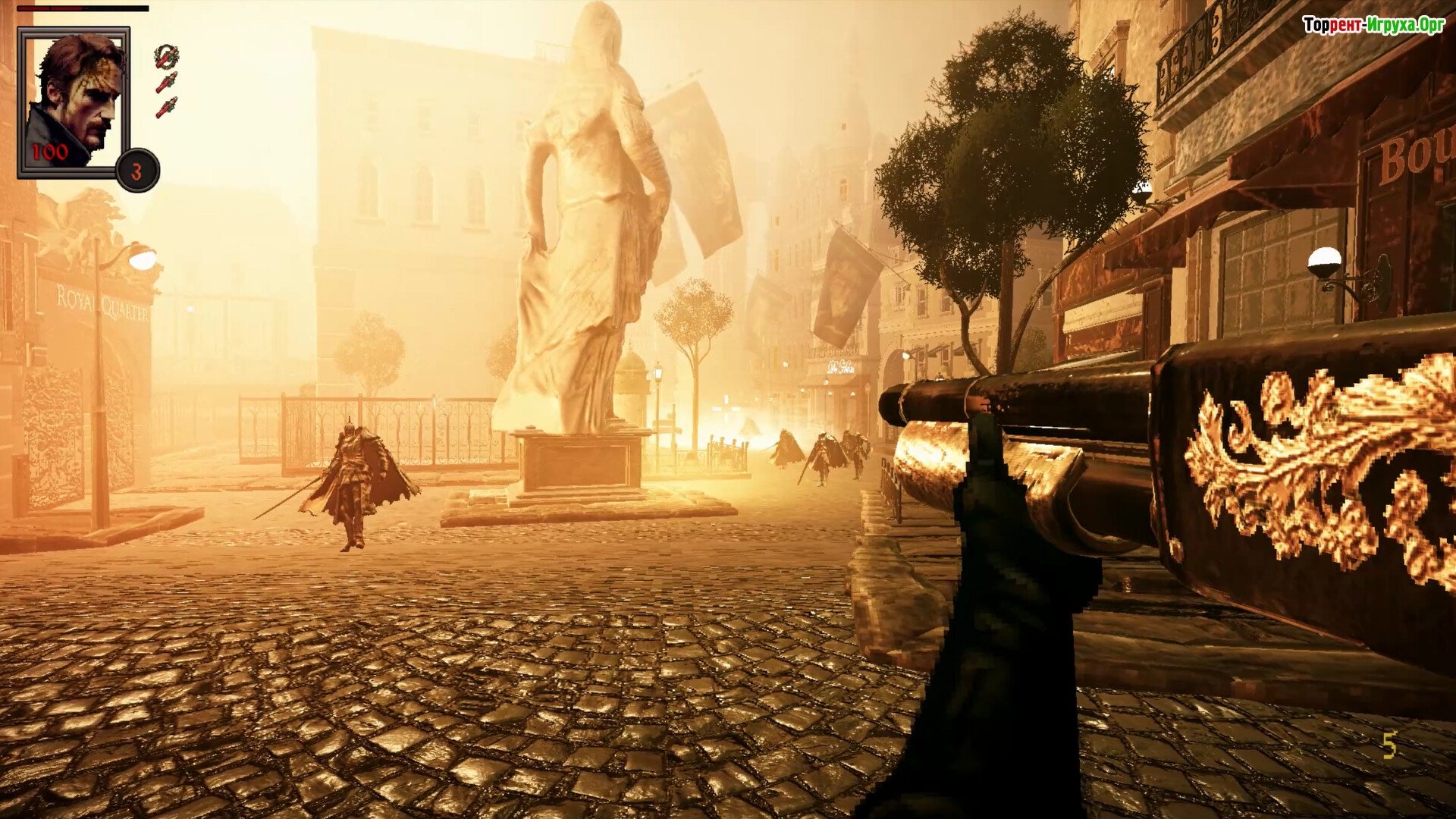Open the Торрент-Игруха.Орг watermark link
The width and height of the screenshot is (1456, 819).
click(1373, 25)
